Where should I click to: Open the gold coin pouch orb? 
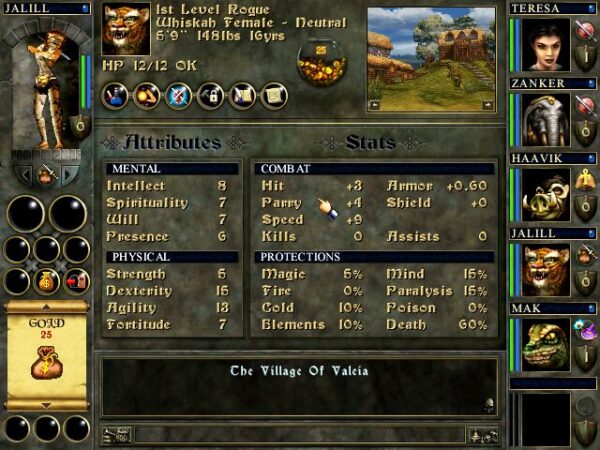[322, 62]
